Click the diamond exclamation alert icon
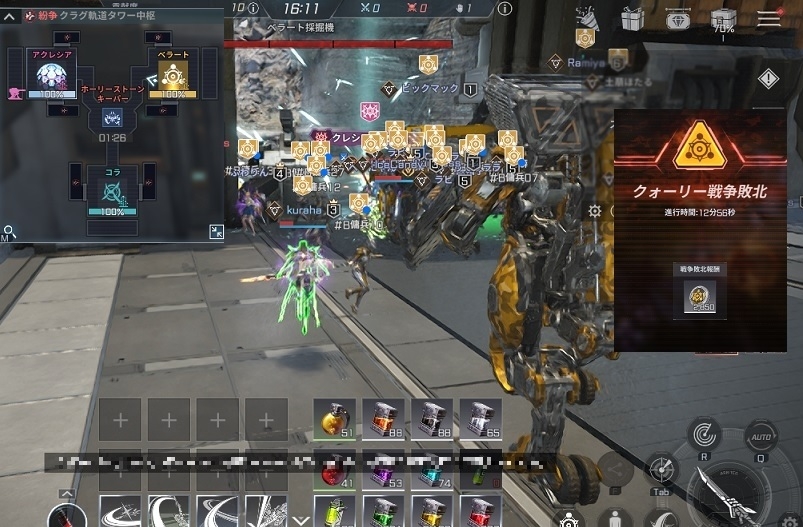Viewport: 803px width, 527px height. (x=768, y=78)
